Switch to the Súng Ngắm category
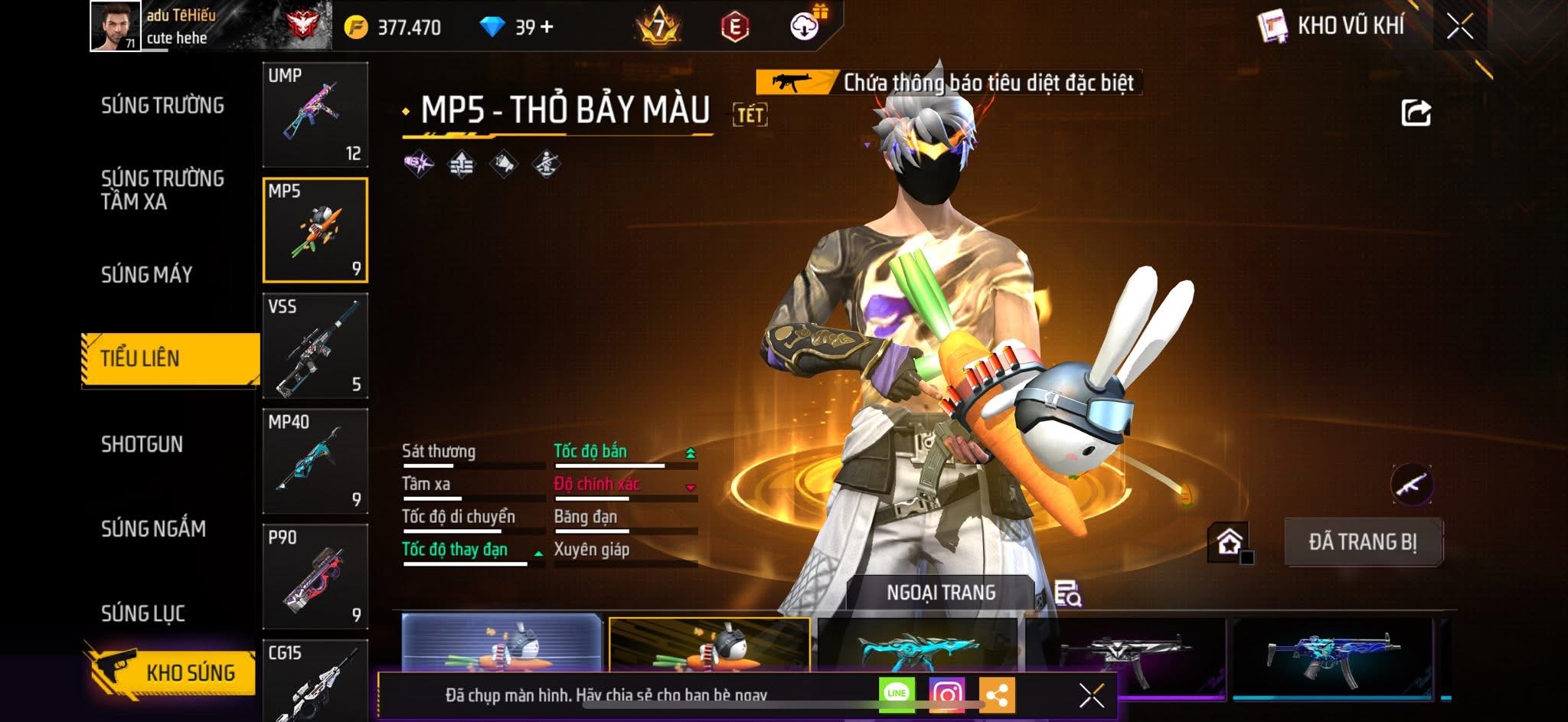Viewport: 1568px width, 722px height. [x=153, y=529]
